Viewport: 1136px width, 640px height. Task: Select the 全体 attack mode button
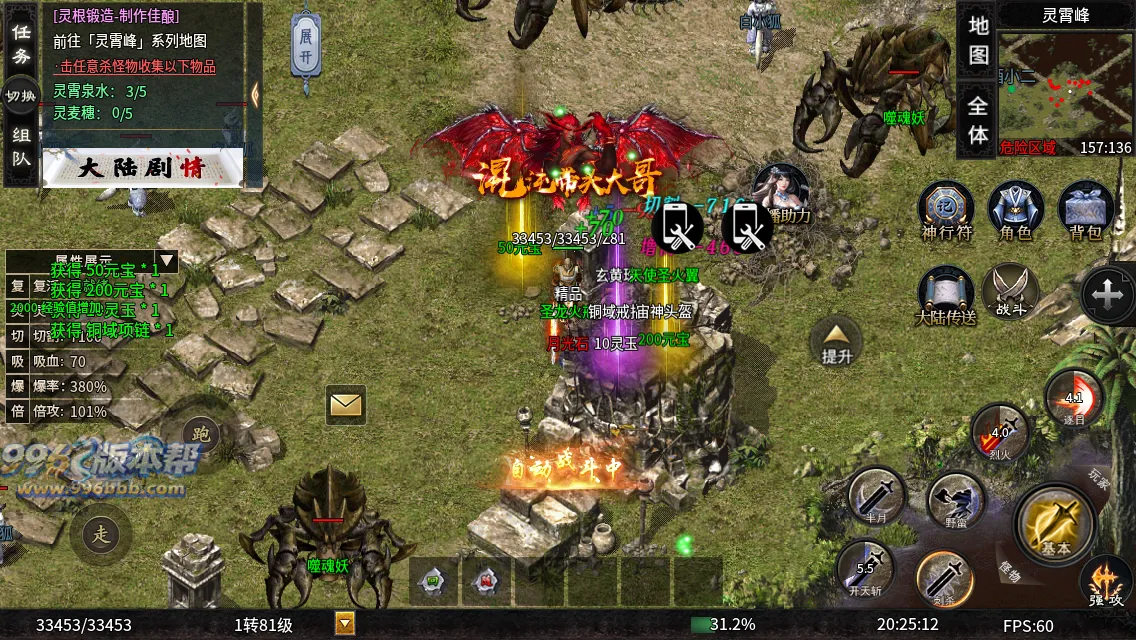tap(978, 120)
